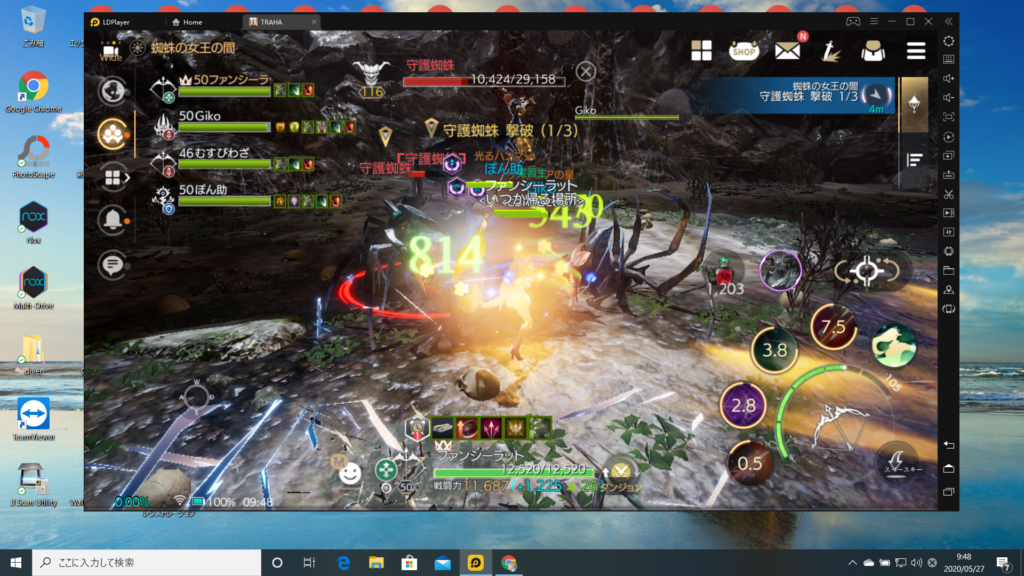Screen dimensions: 1024x576
Task: Open the sword skill menu icon
Action: pos(829,51)
